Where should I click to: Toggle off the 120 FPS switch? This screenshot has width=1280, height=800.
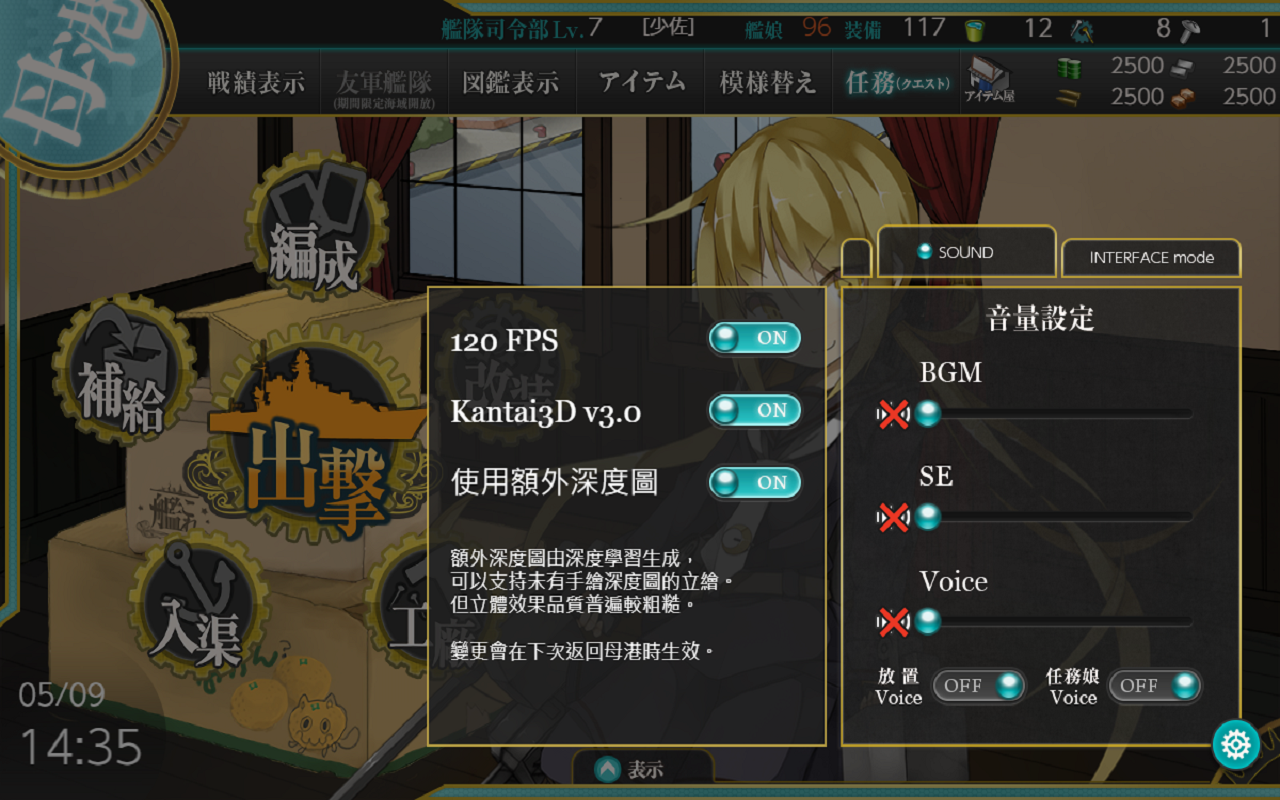[754, 339]
